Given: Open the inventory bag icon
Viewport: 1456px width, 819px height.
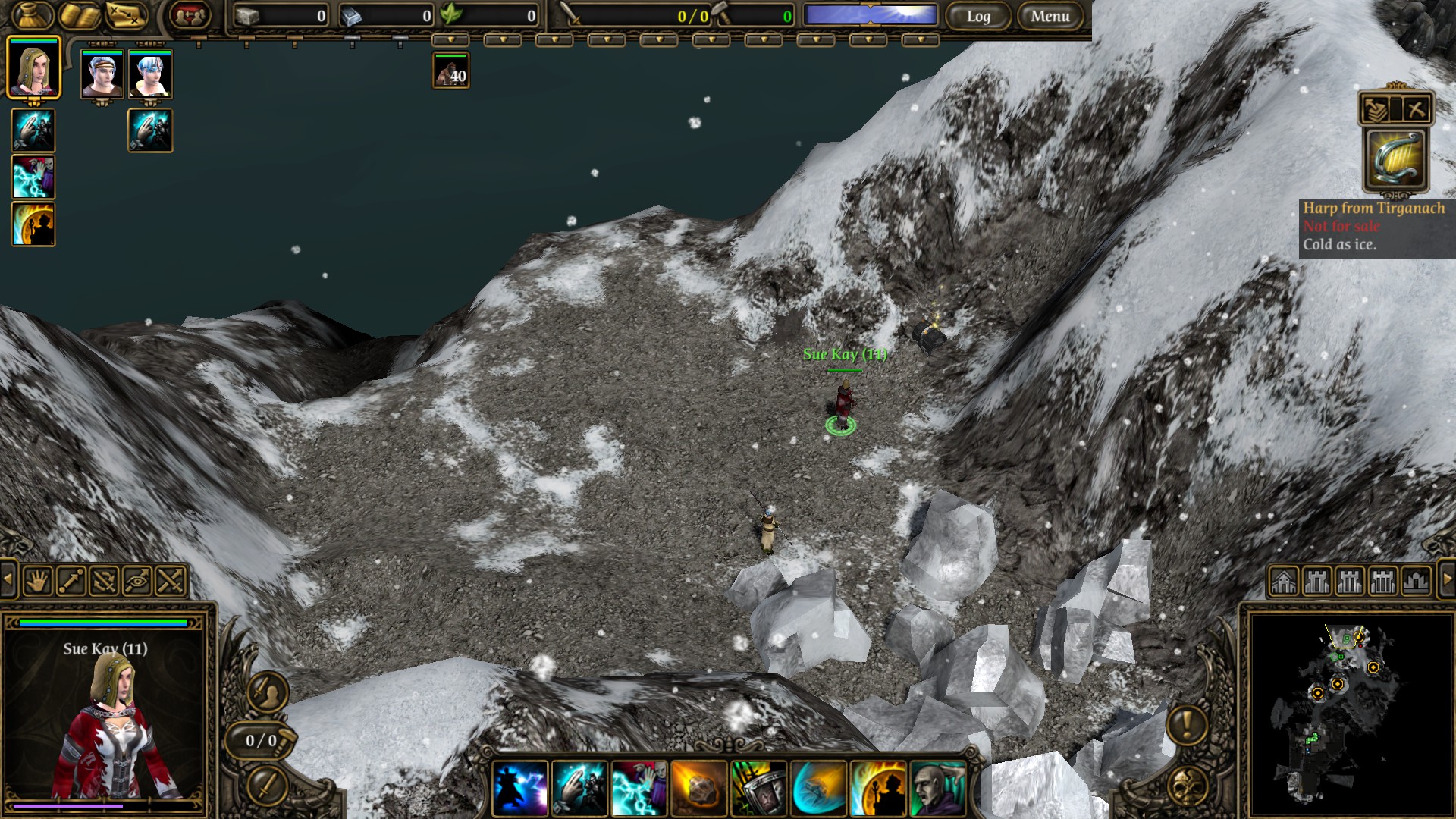Looking at the screenshot, I should (x=33, y=15).
